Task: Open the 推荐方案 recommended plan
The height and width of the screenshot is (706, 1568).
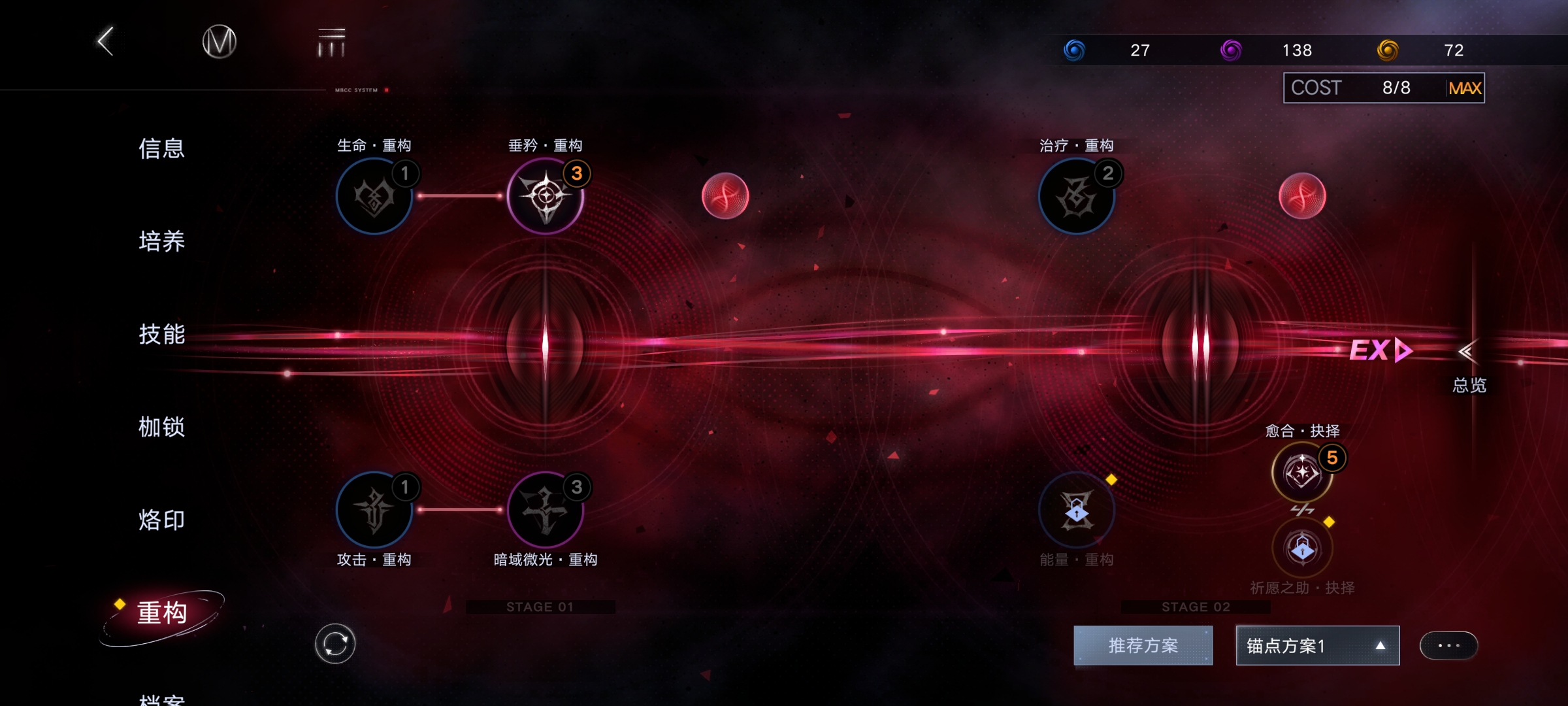Action: point(1143,646)
